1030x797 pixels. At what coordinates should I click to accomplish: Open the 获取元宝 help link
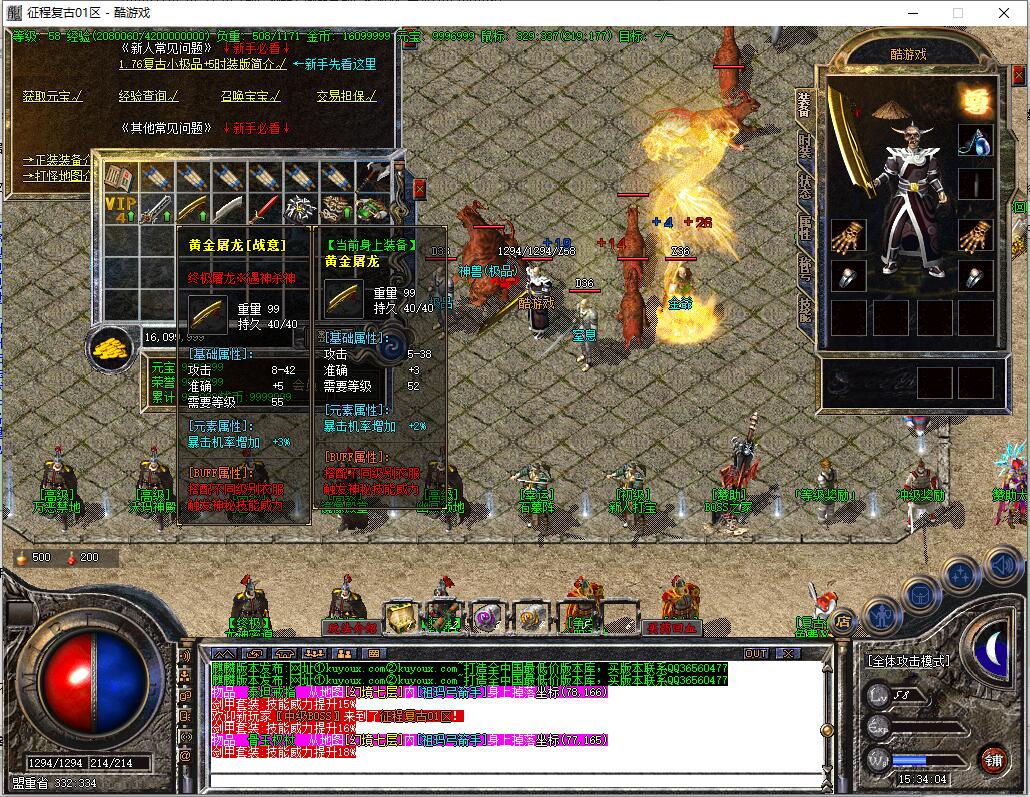[x=52, y=96]
